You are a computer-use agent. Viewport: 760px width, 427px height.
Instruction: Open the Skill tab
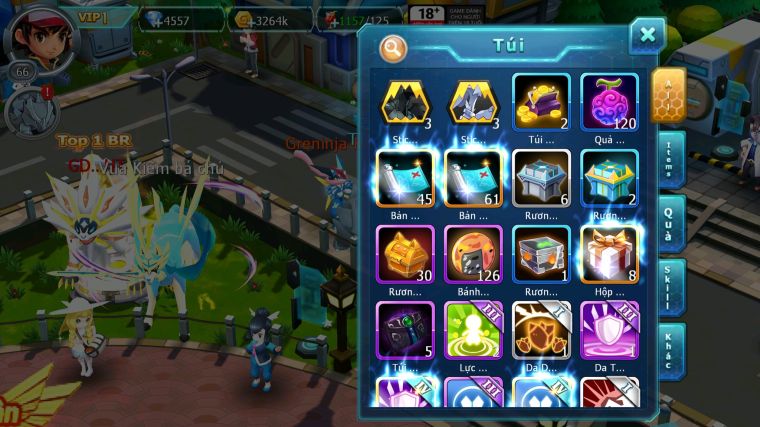pyautogui.click(x=670, y=287)
